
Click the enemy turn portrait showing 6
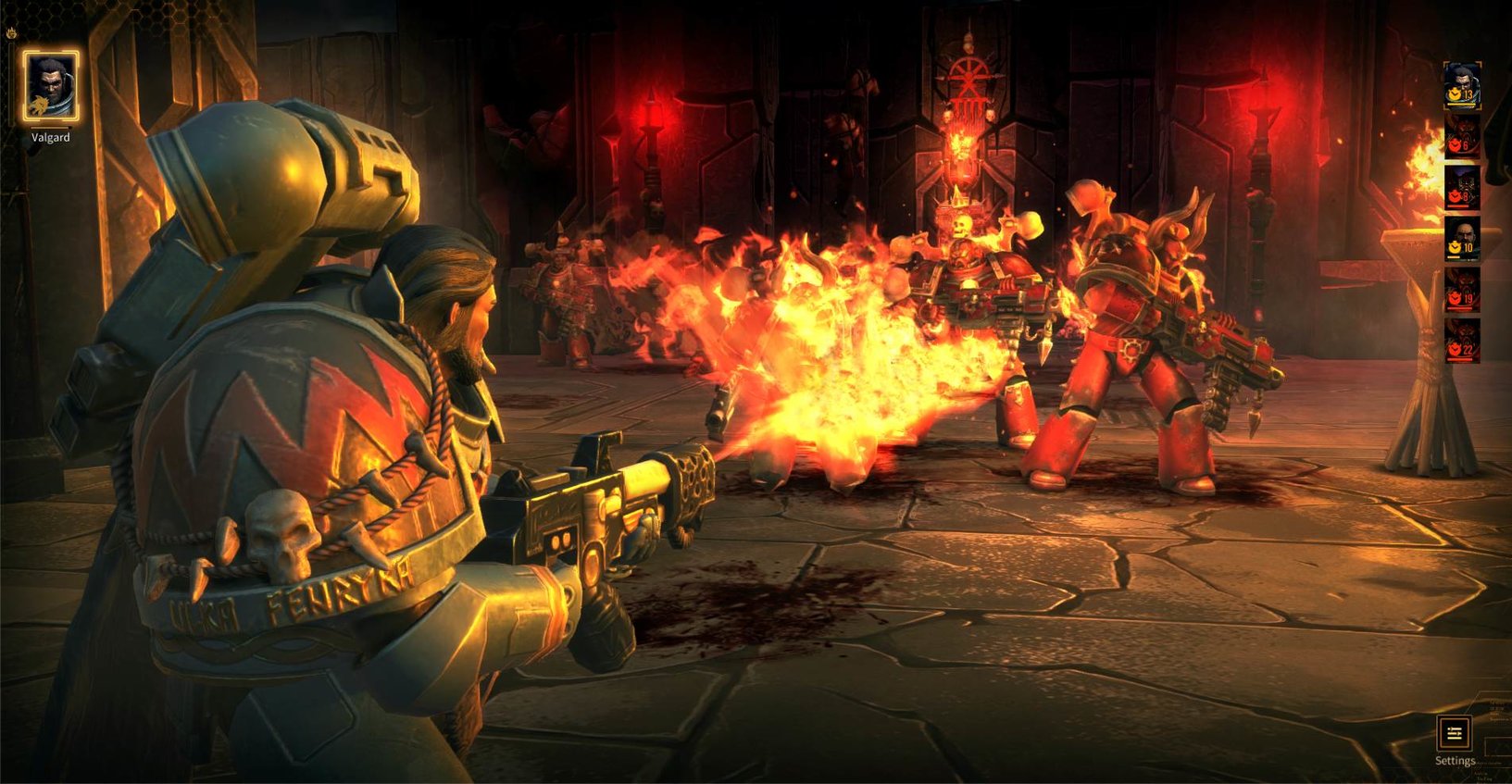1462,136
